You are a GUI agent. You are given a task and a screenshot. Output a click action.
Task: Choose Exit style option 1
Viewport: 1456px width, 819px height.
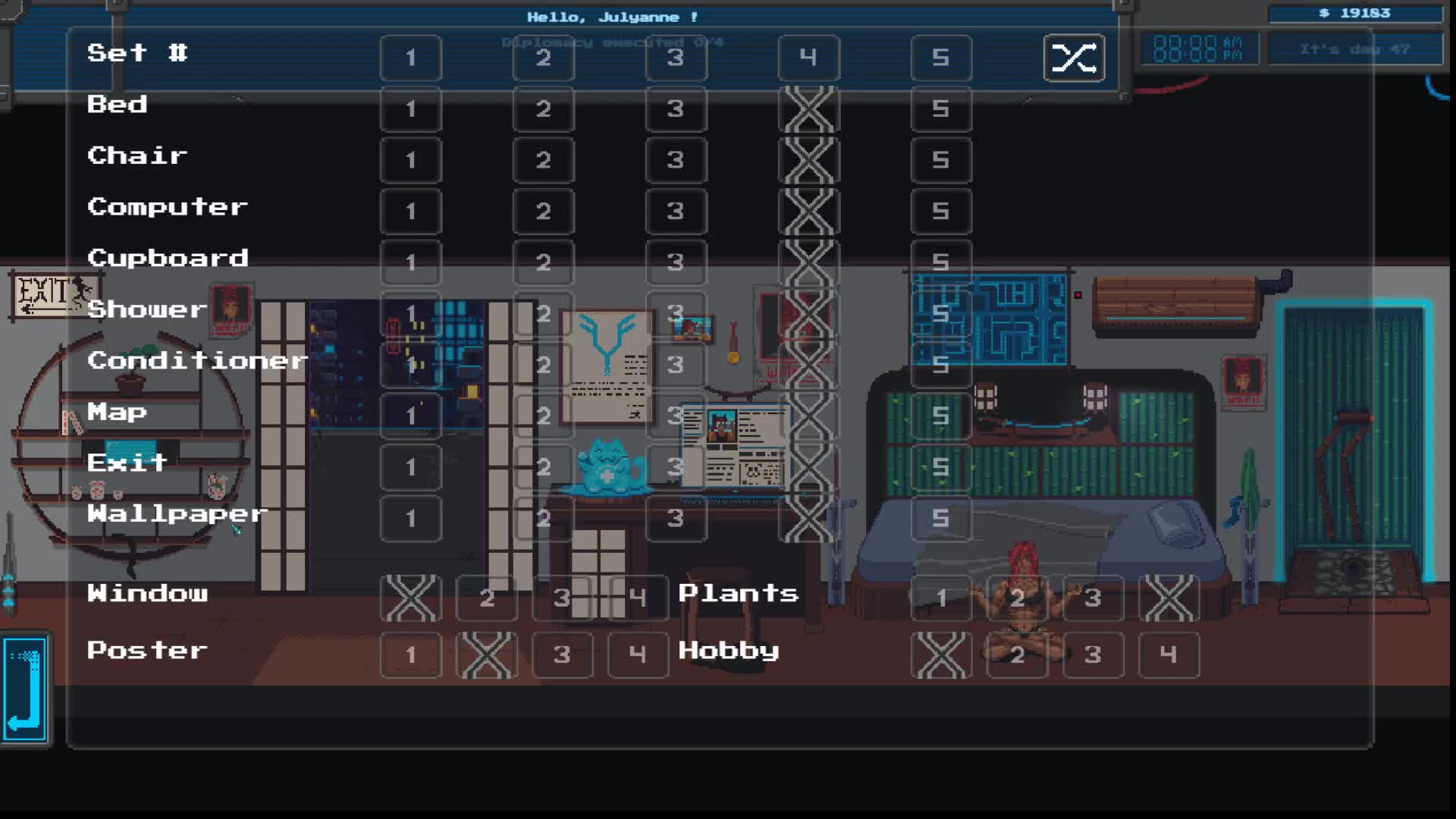click(x=410, y=467)
